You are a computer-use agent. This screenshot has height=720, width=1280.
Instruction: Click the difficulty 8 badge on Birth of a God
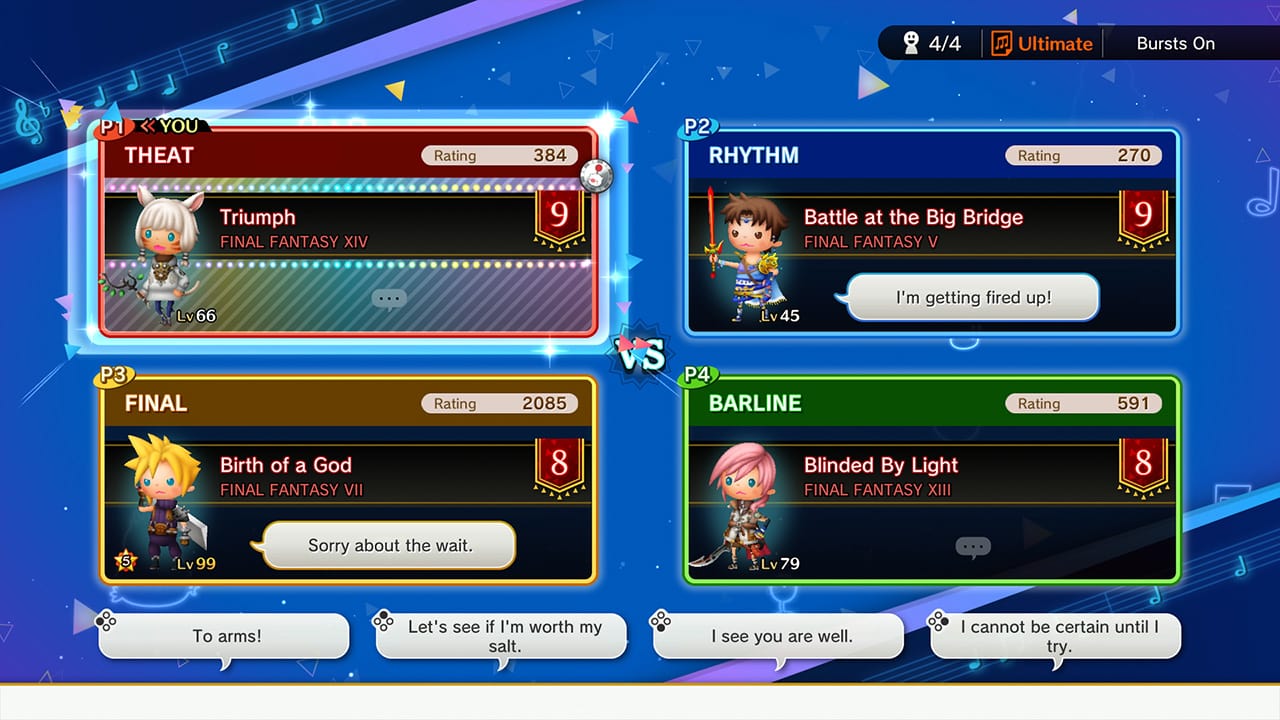pos(558,464)
